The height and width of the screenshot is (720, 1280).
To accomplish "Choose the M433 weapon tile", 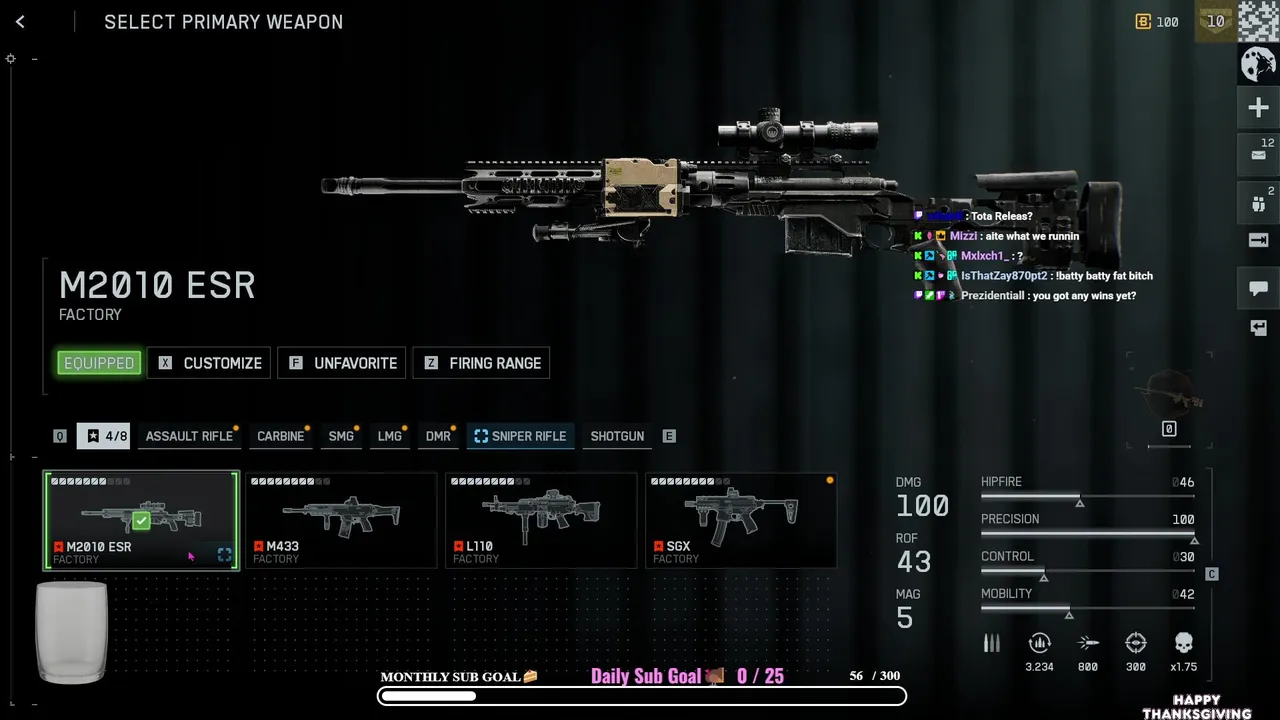I will [x=341, y=520].
